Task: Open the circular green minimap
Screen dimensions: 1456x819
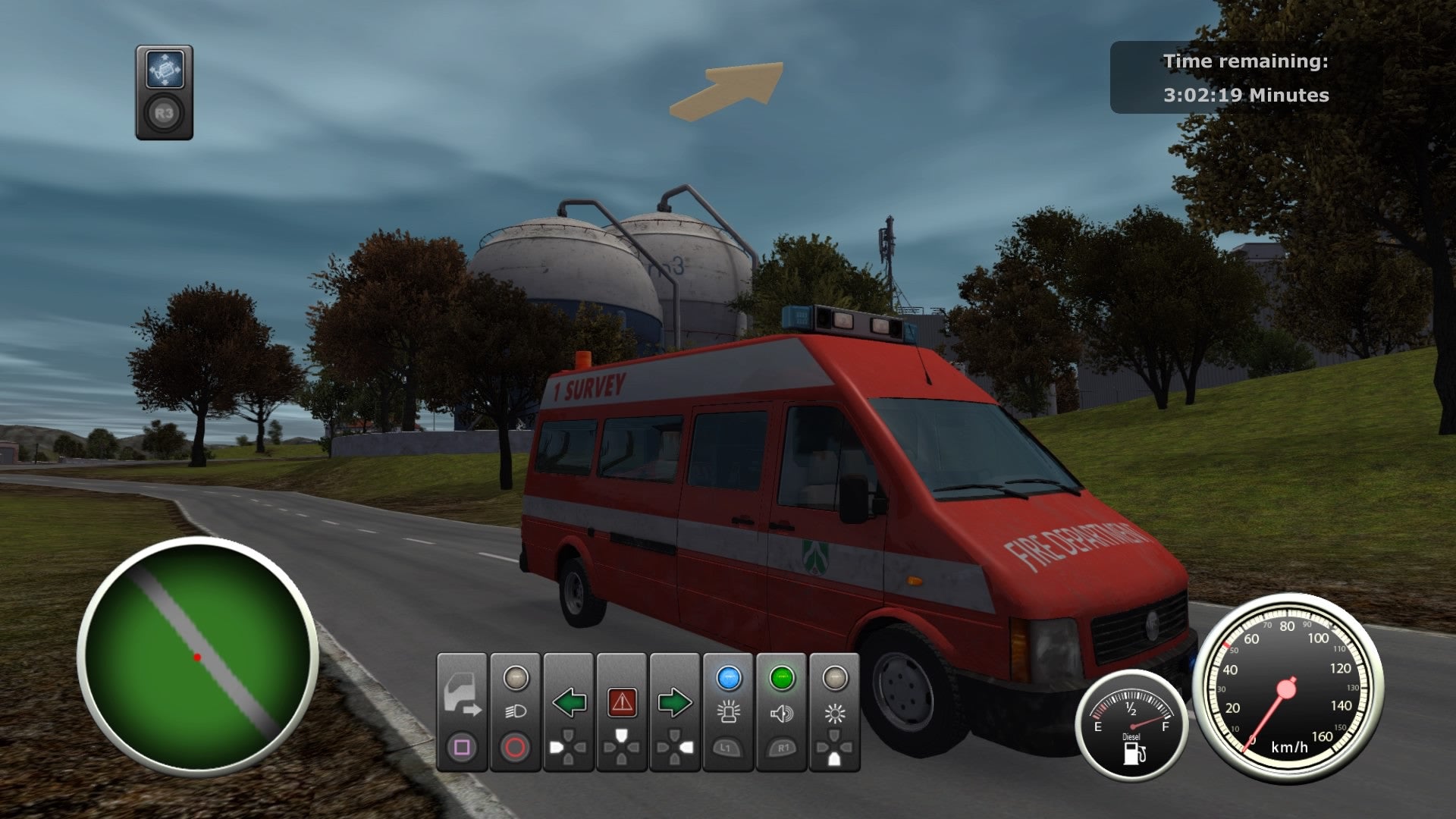Action: 197,656
